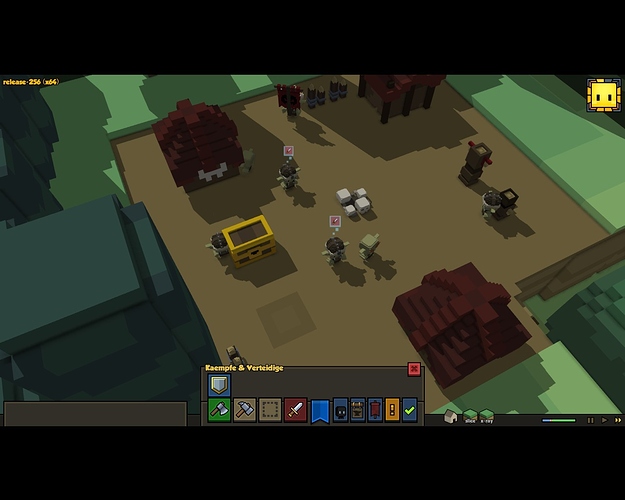Click the blue banner town button
This screenshot has height=500, width=625.
tap(320, 410)
